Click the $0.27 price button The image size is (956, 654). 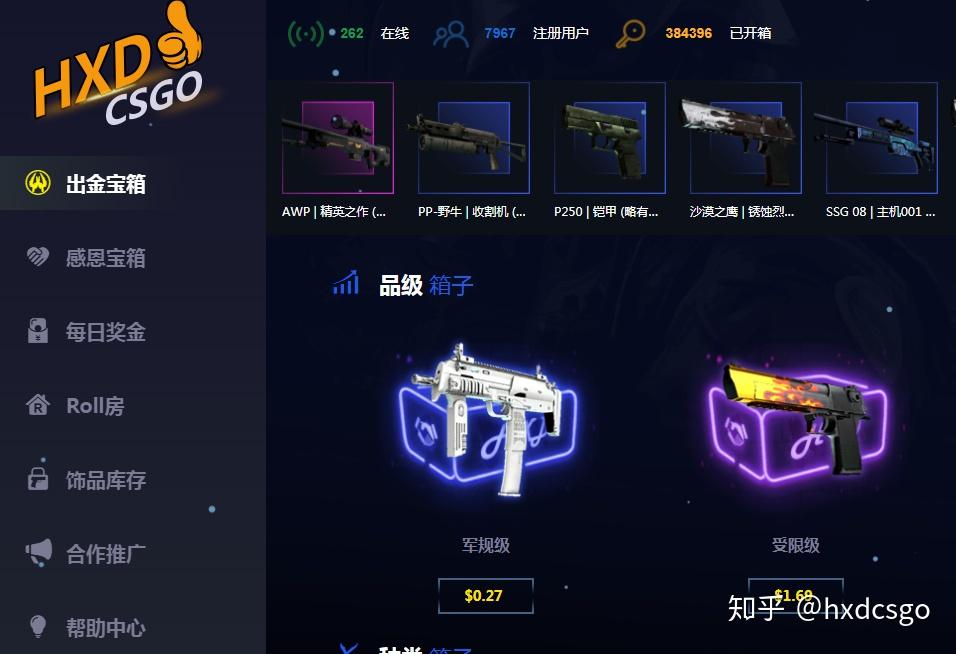tap(485, 596)
